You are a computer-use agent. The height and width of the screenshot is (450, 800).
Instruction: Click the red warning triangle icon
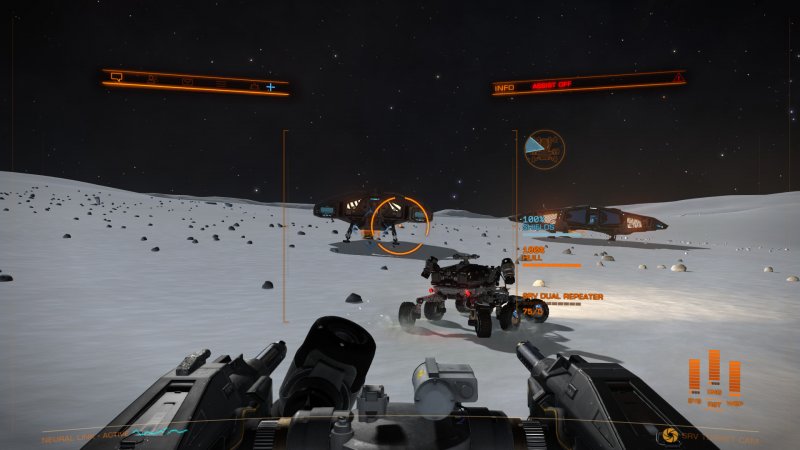point(679,78)
